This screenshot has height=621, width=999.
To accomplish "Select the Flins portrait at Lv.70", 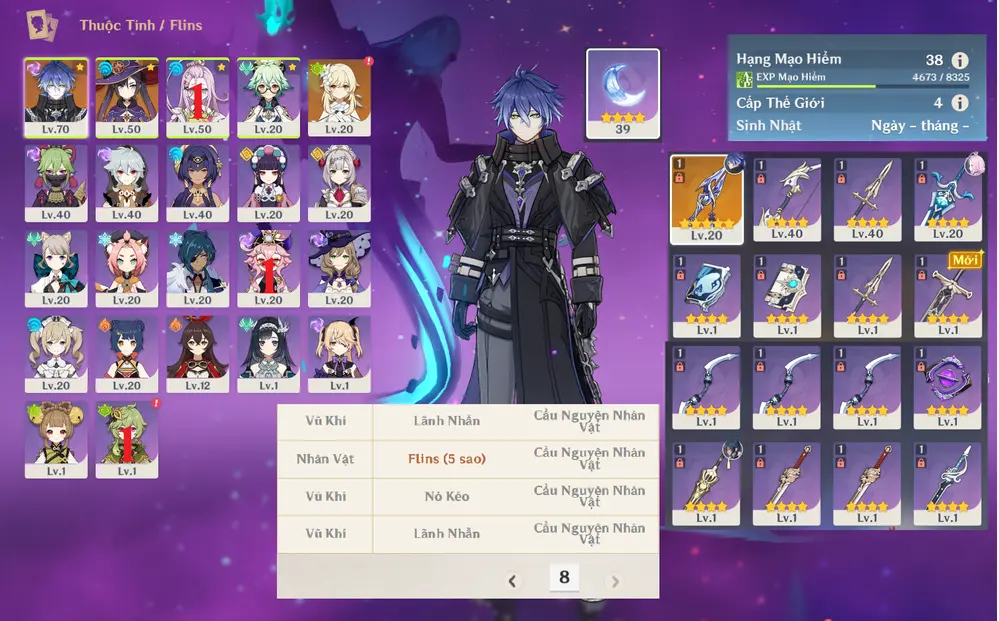I will coord(56,94).
